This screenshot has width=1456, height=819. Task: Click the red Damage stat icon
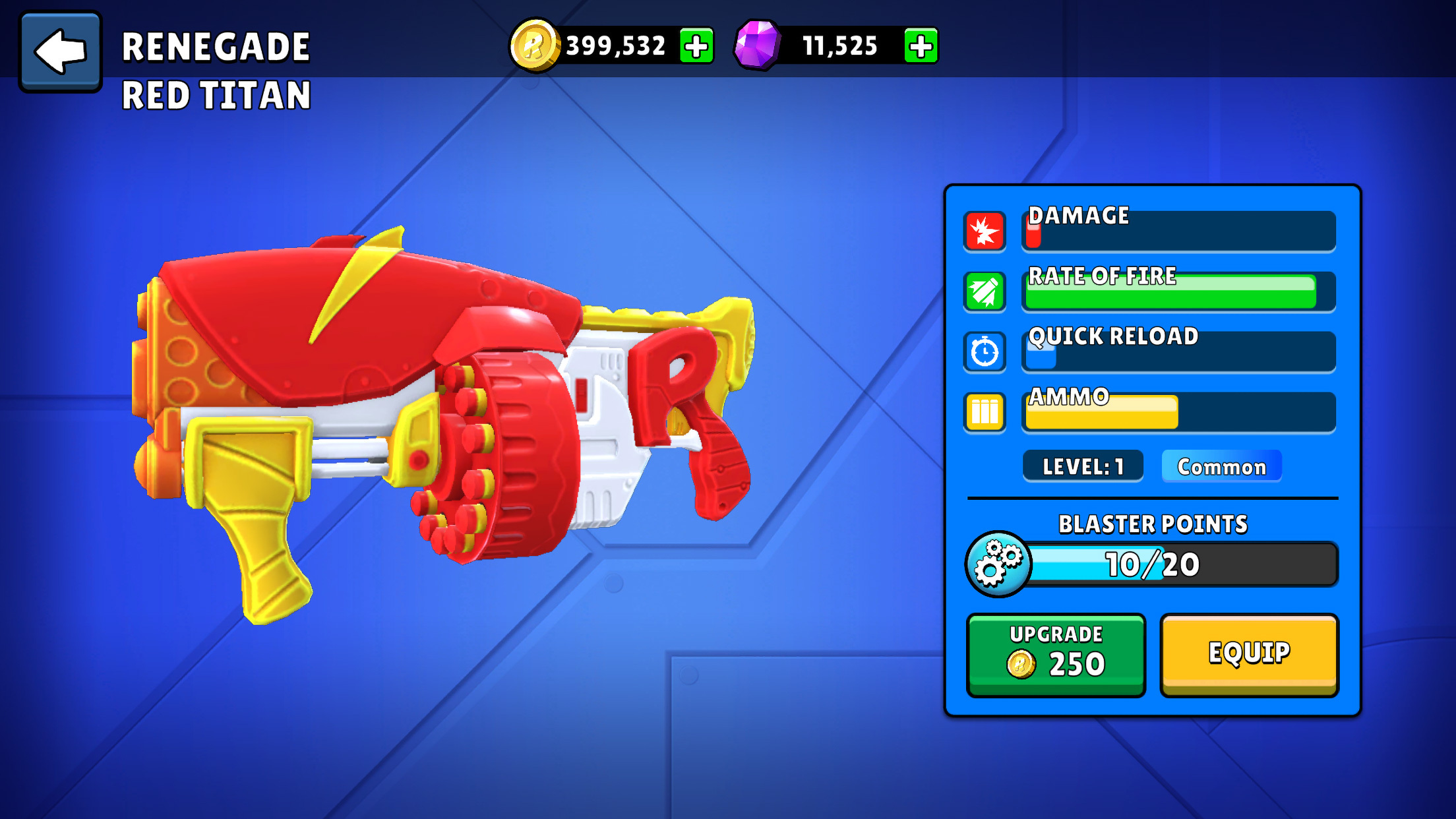(985, 231)
